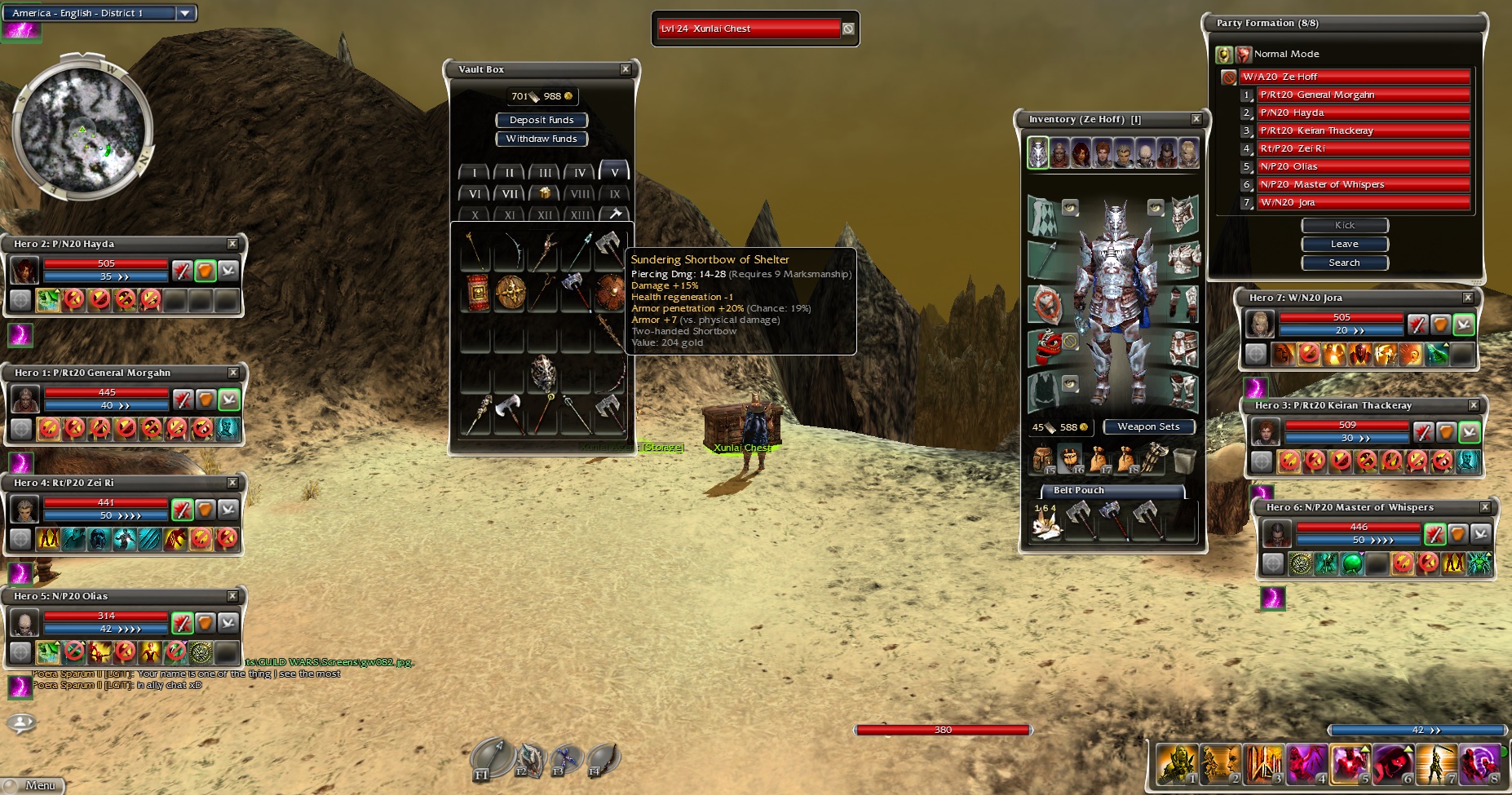The height and width of the screenshot is (795, 1512).
Task: Deposit funds into the Vault Box
Action: [542, 120]
